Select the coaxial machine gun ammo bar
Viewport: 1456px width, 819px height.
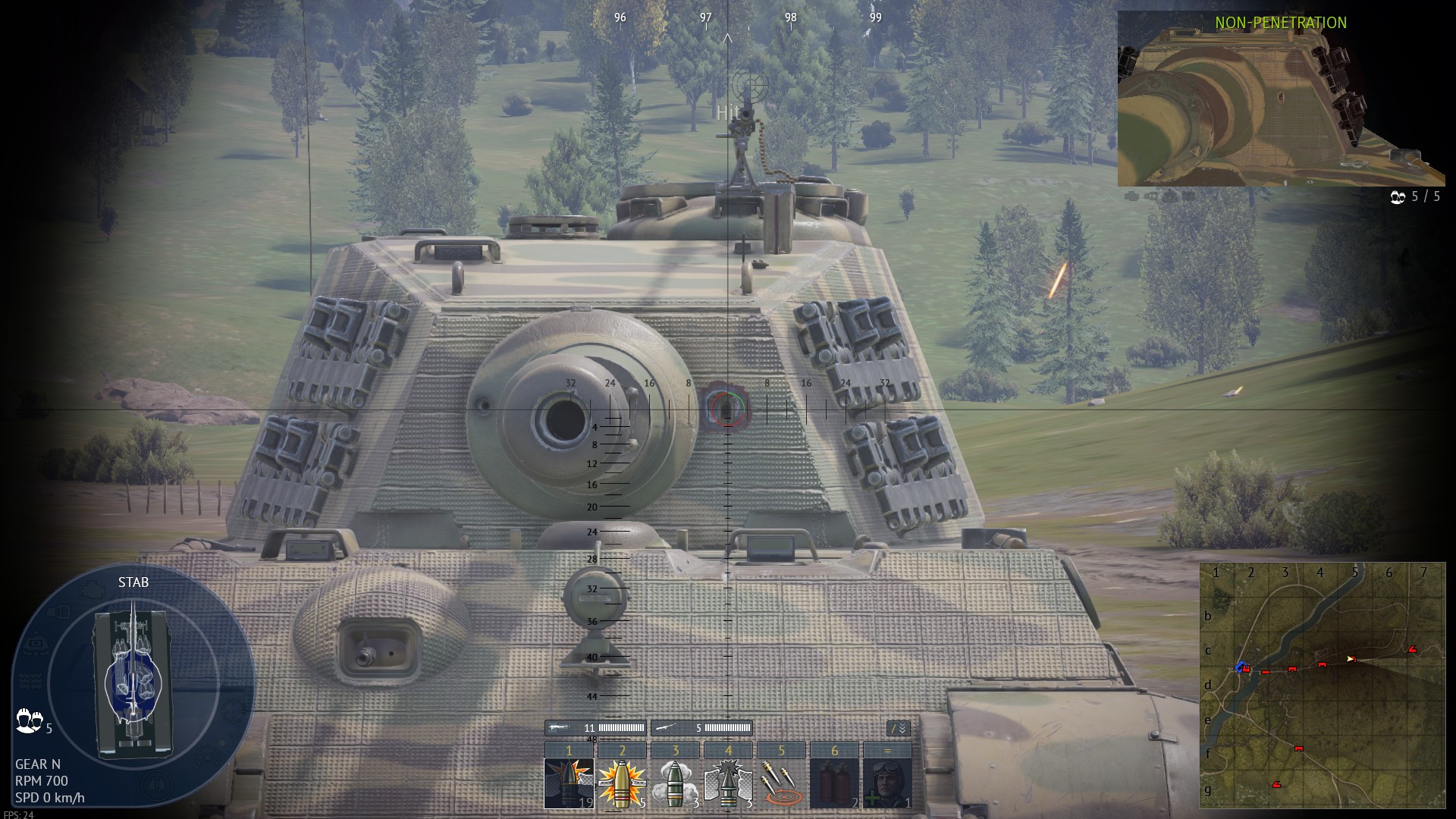click(x=701, y=728)
